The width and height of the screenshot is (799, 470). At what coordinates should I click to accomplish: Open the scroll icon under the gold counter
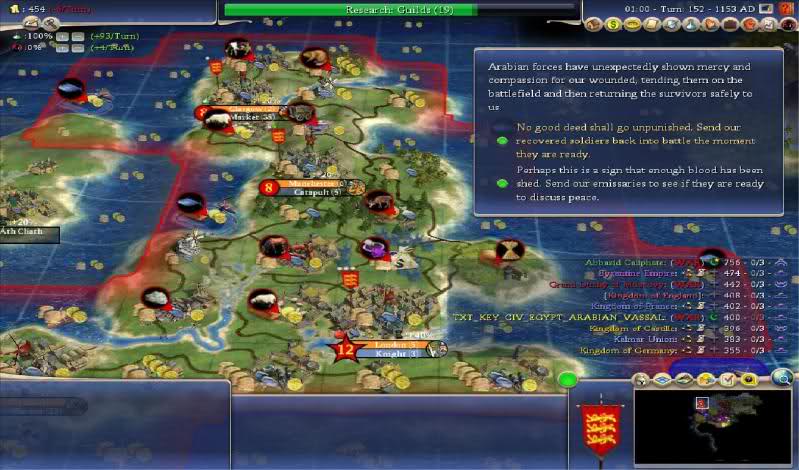[30, 22]
